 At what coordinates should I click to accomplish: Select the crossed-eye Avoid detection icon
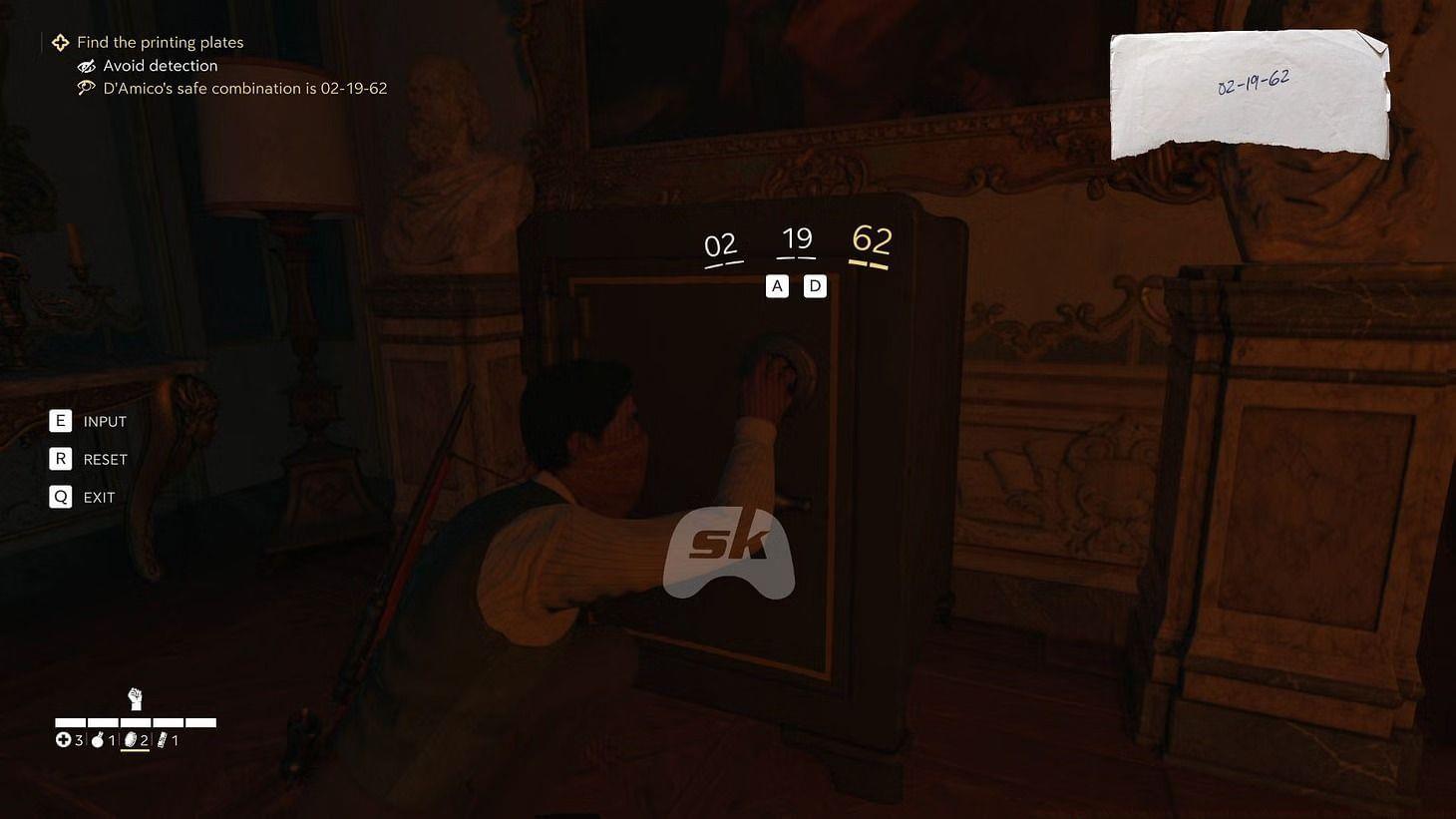point(87,66)
